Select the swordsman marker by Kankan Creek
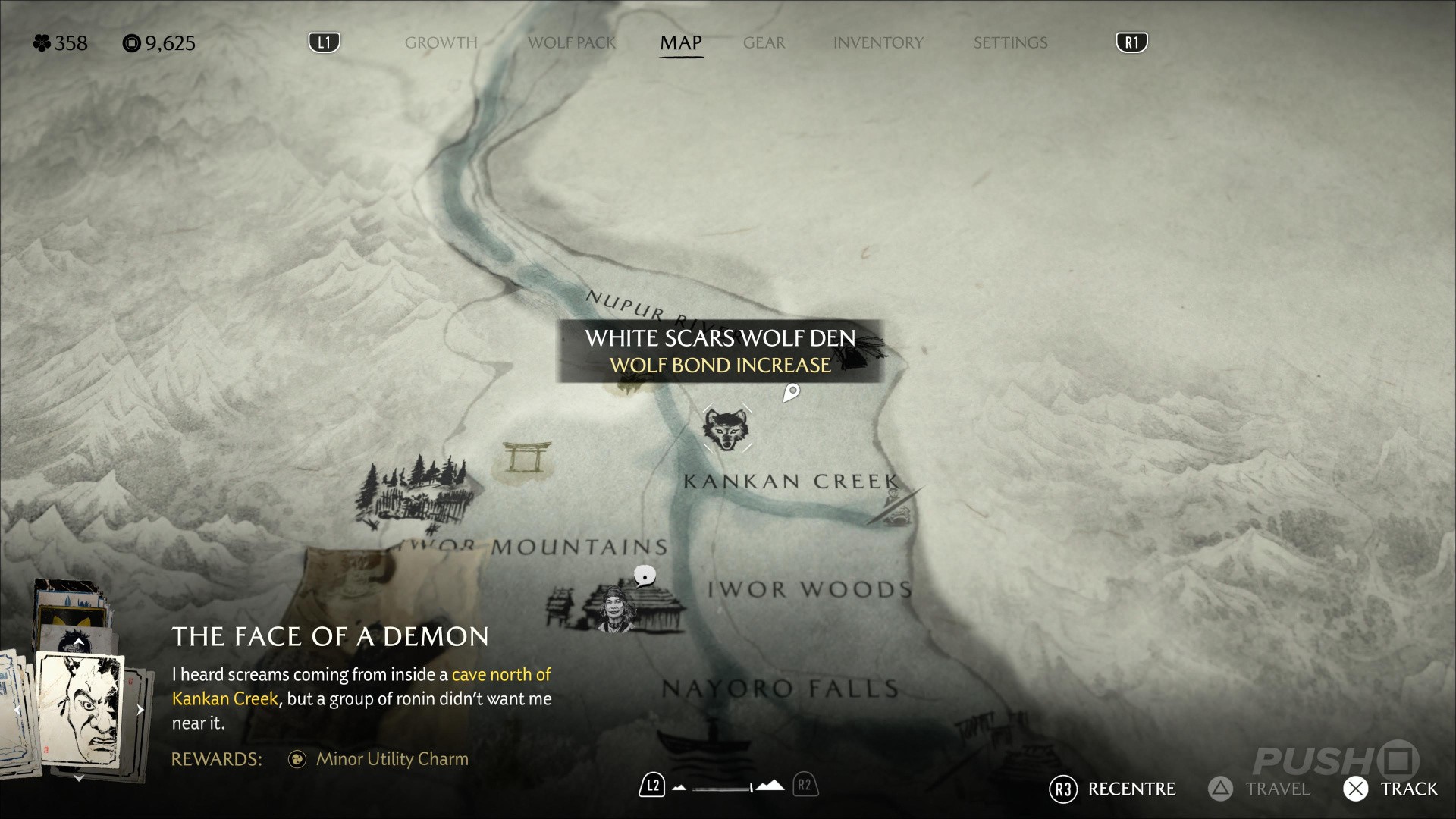The width and height of the screenshot is (1456, 819). pyautogui.click(x=893, y=507)
